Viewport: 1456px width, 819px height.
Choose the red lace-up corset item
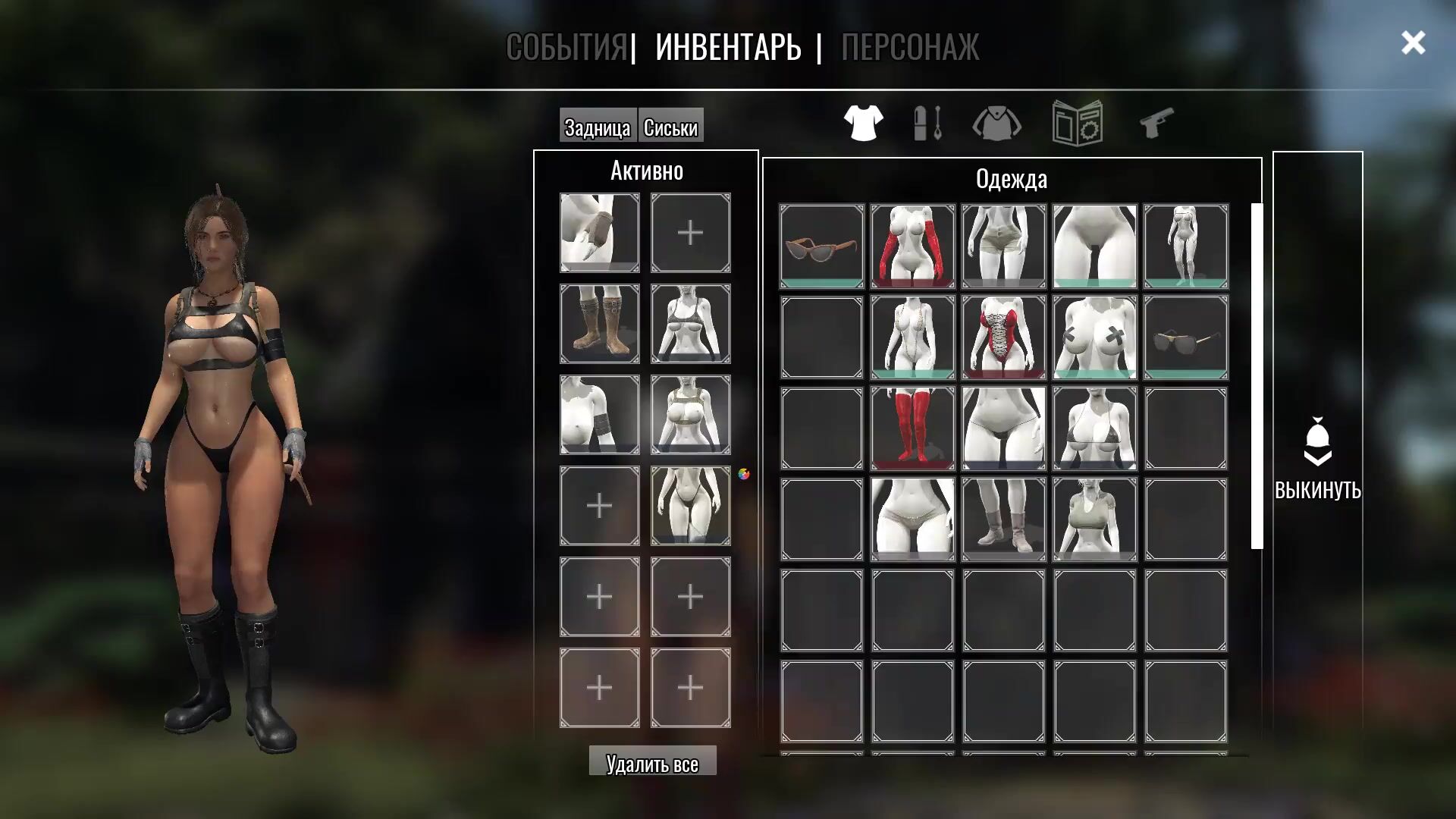point(1004,337)
